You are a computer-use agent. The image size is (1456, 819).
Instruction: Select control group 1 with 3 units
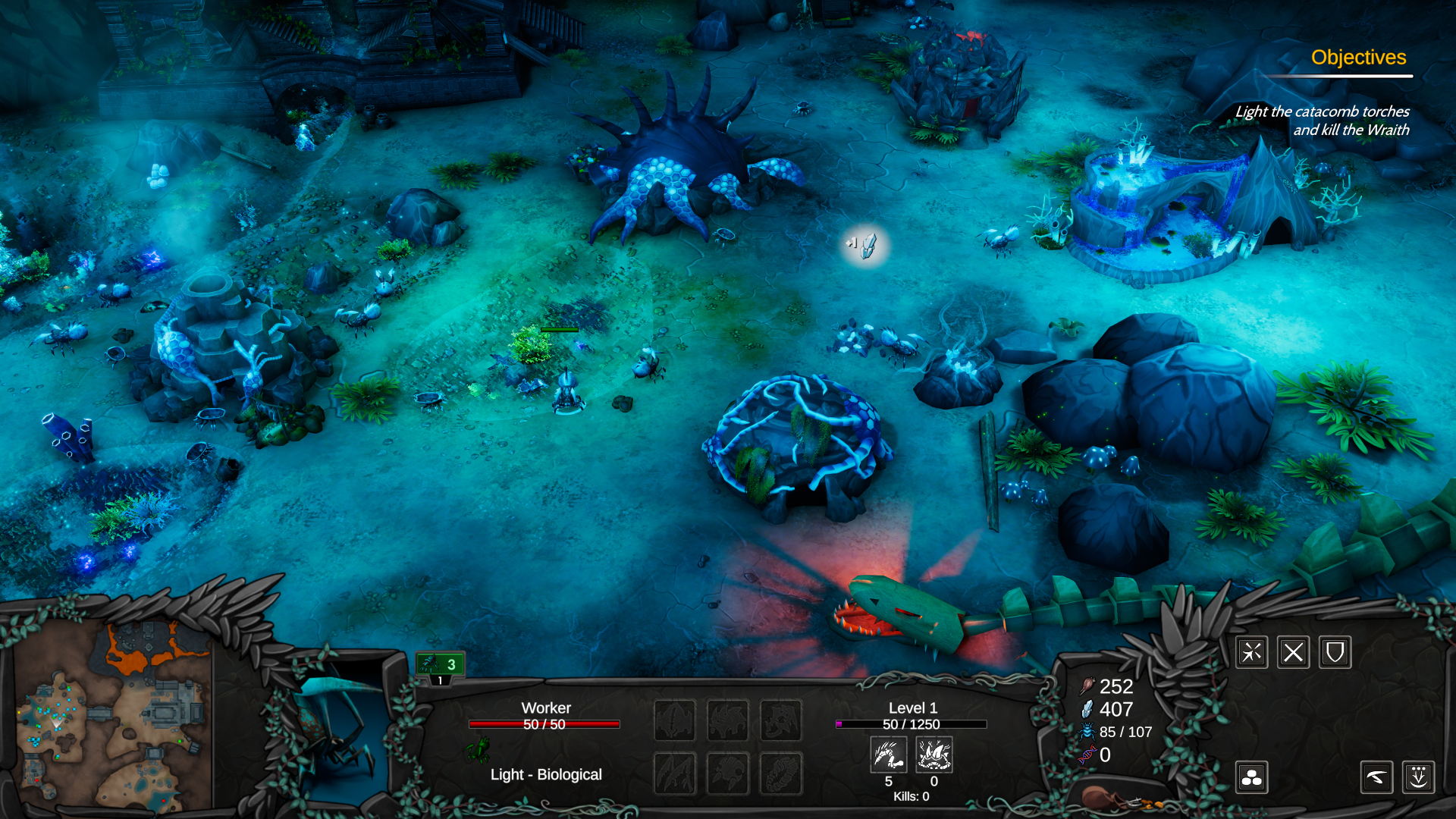pos(441,665)
